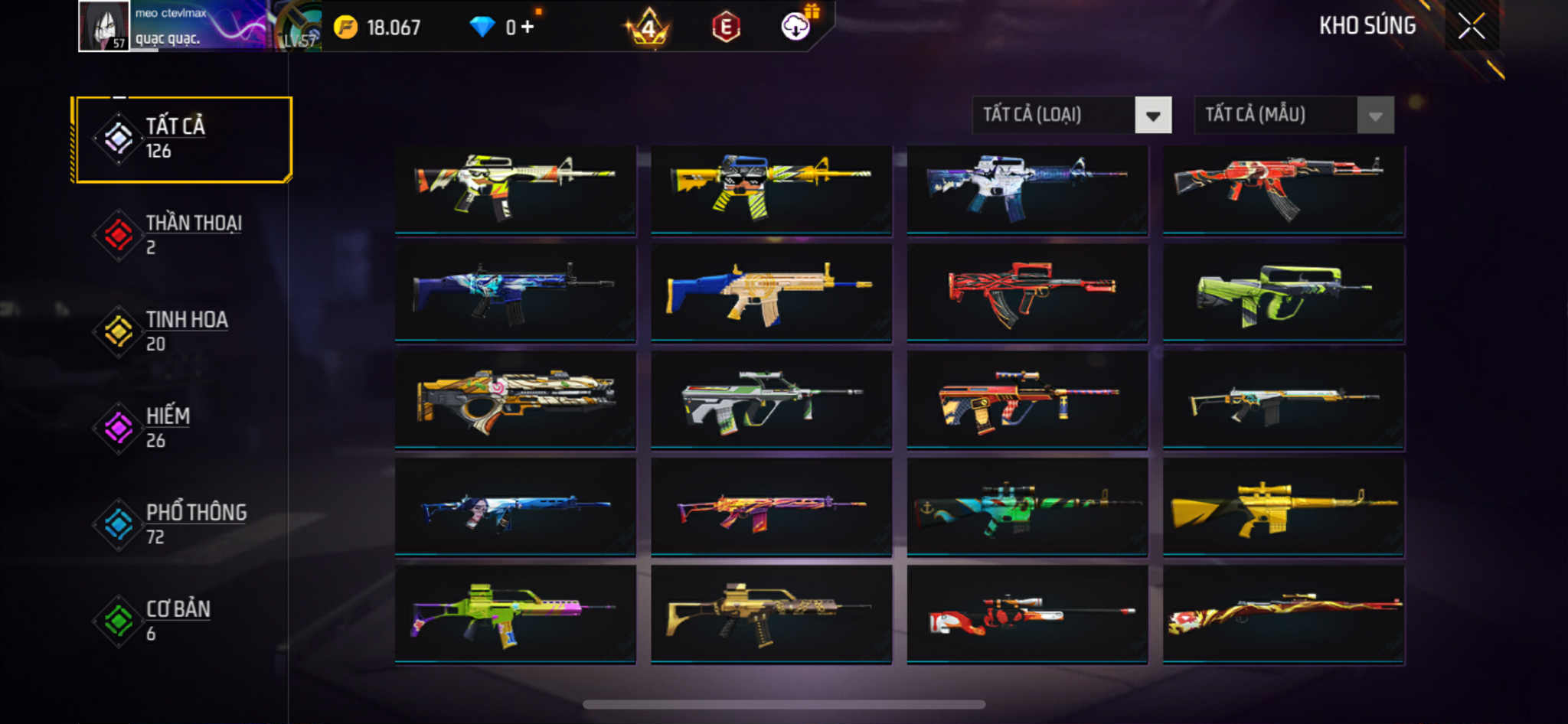1568x724 pixels.
Task: Switch to the Phổ Thông tab
Action: click(182, 524)
